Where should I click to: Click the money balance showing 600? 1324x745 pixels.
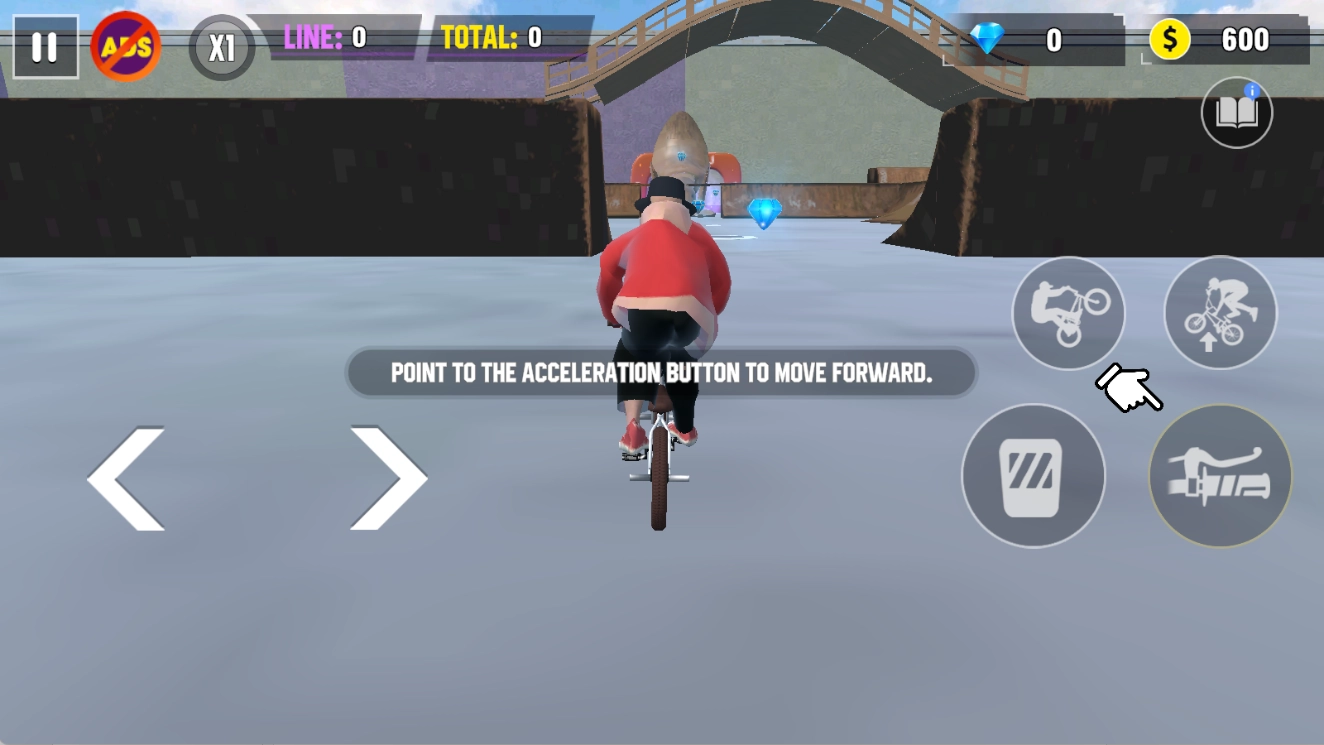point(1245,40)
